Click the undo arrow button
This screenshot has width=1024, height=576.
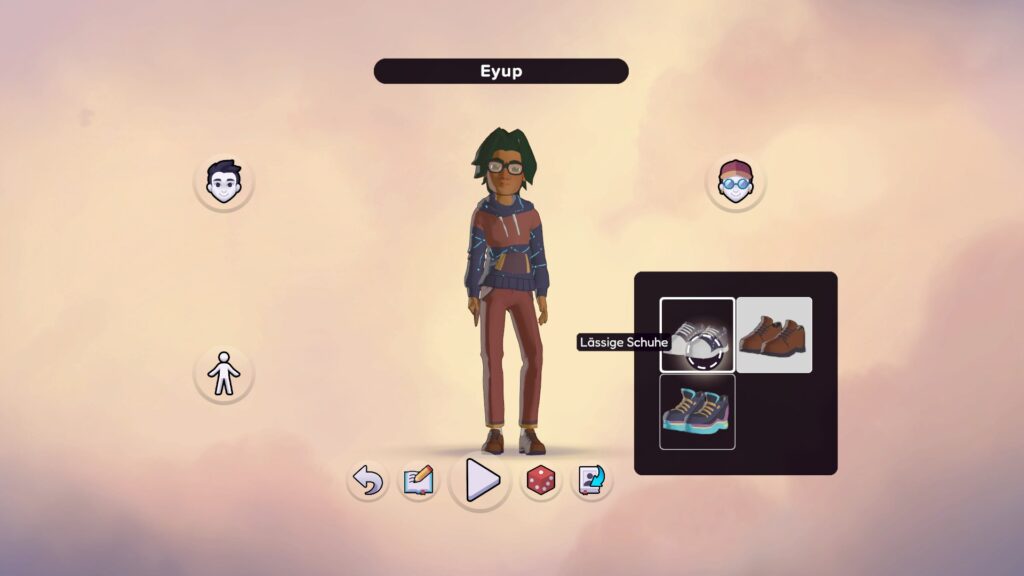pyautogui.click(x=368, y=482)
